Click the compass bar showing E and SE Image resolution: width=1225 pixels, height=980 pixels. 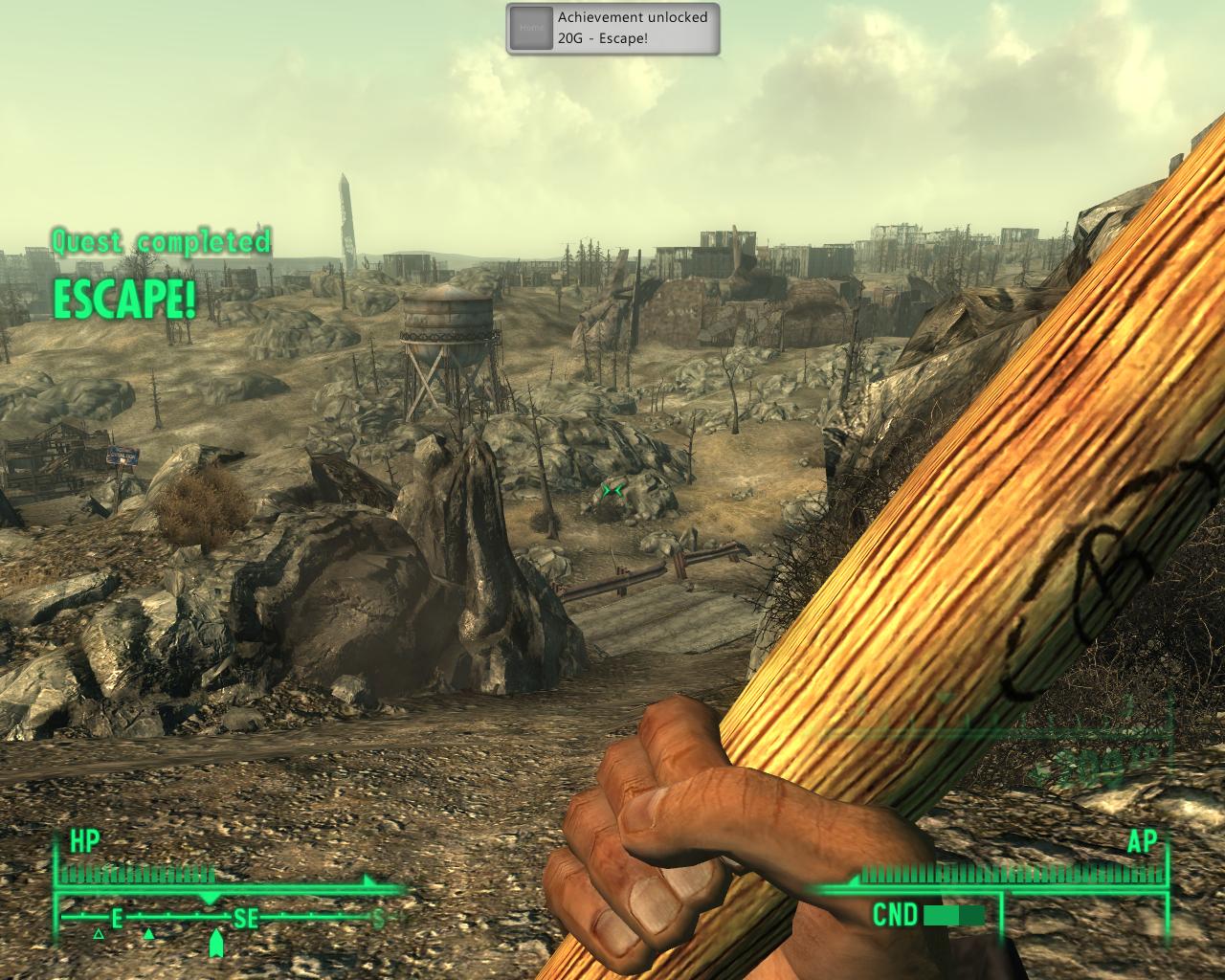230,919
